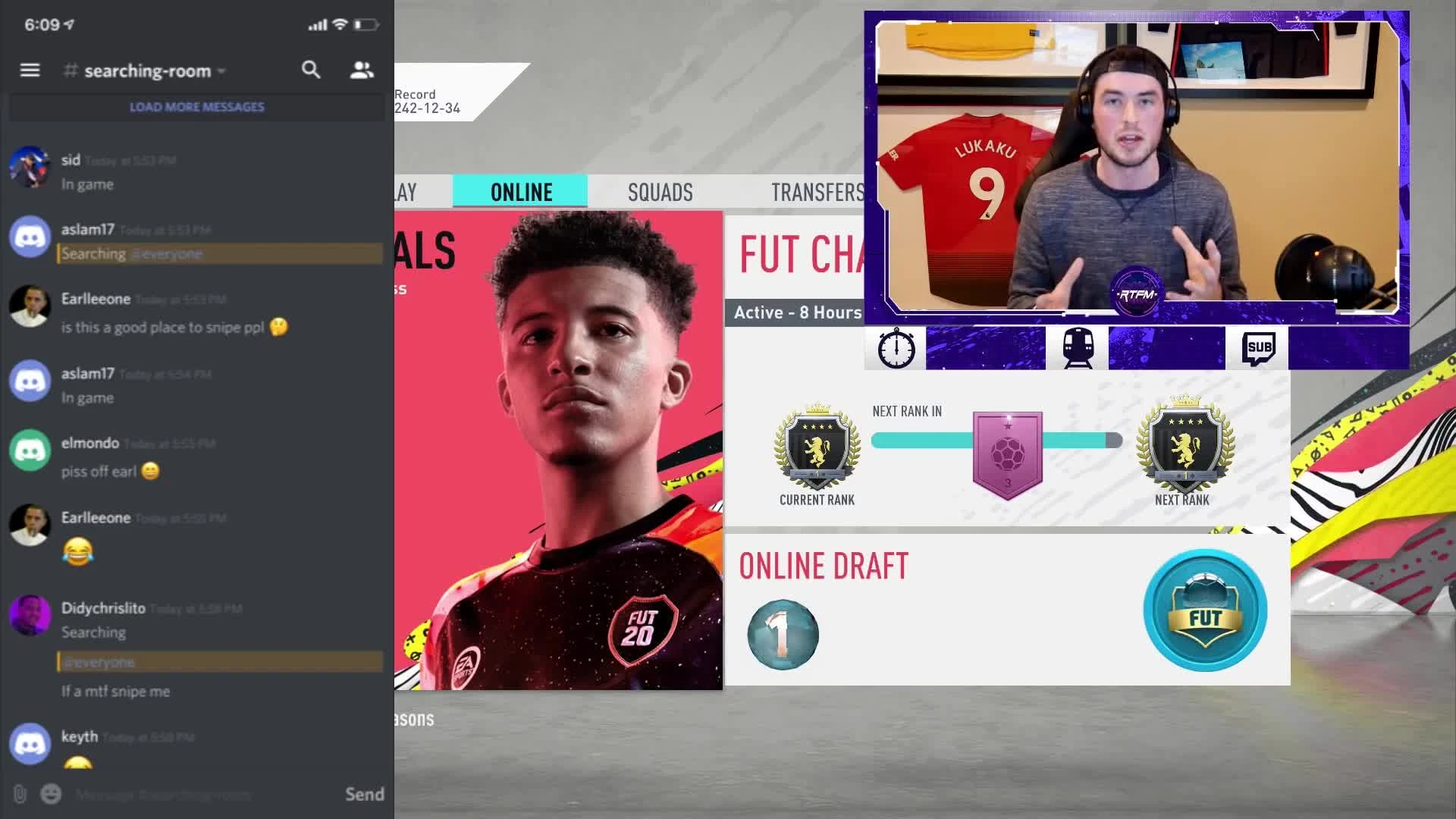Click LOAD MORE MESSAGES
This screenshot has width=1456, height=819.
196,106
